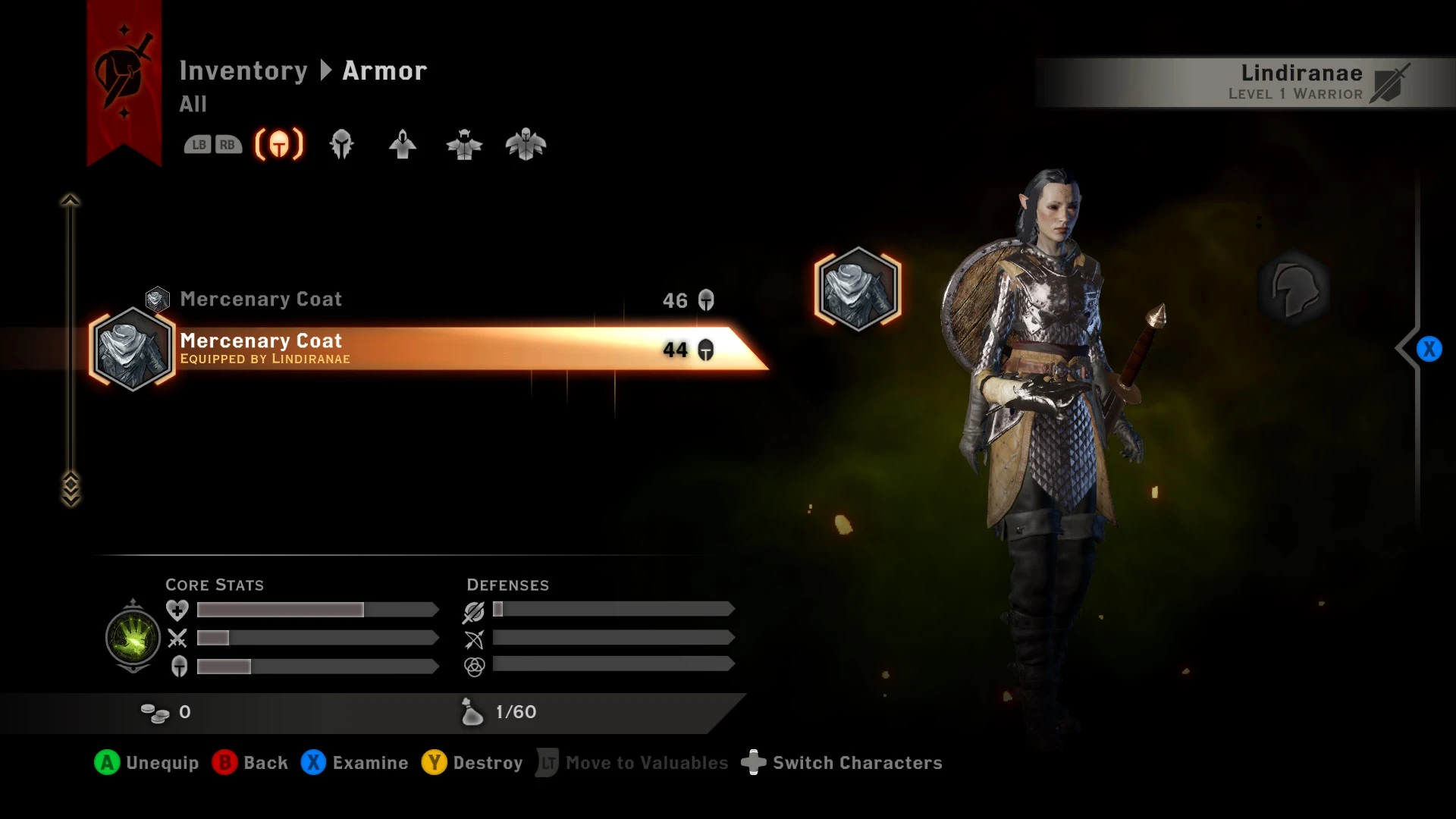Select the highlighted helmet armor filter
Screen dimensions: 1456x819
[x=278, y=144]
